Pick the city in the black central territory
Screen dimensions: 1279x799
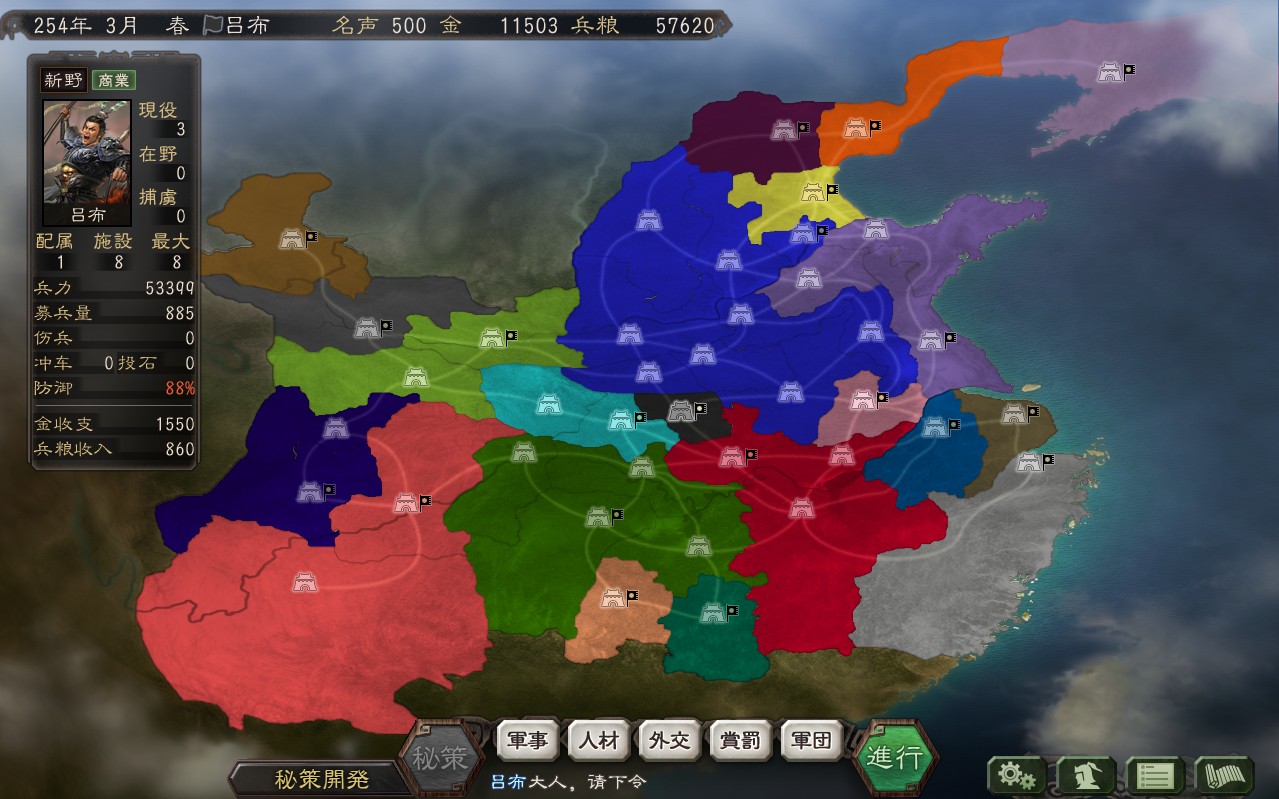pos(681,409)
